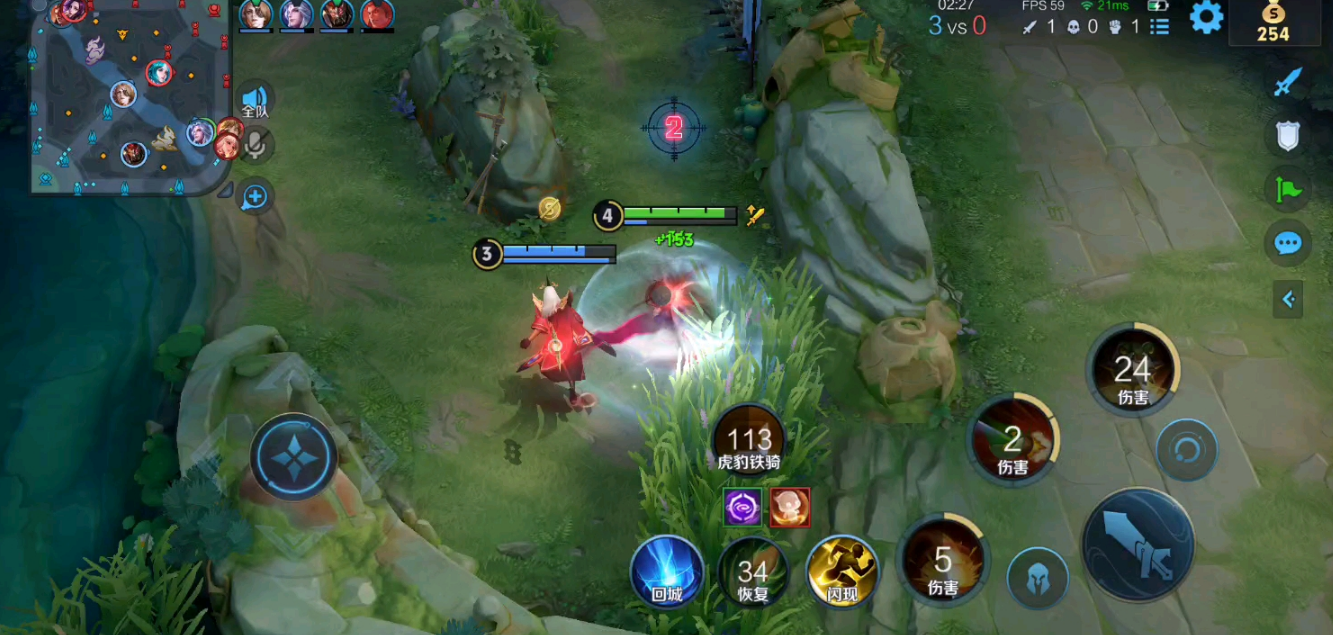Expand the map with plus button
Viewport: 1333px width, 635px height.
[255, 197]
